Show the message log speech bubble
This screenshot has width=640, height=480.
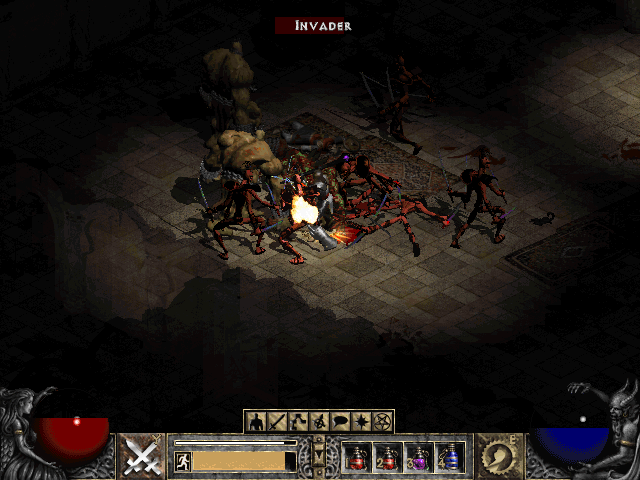tap(341, 421)
